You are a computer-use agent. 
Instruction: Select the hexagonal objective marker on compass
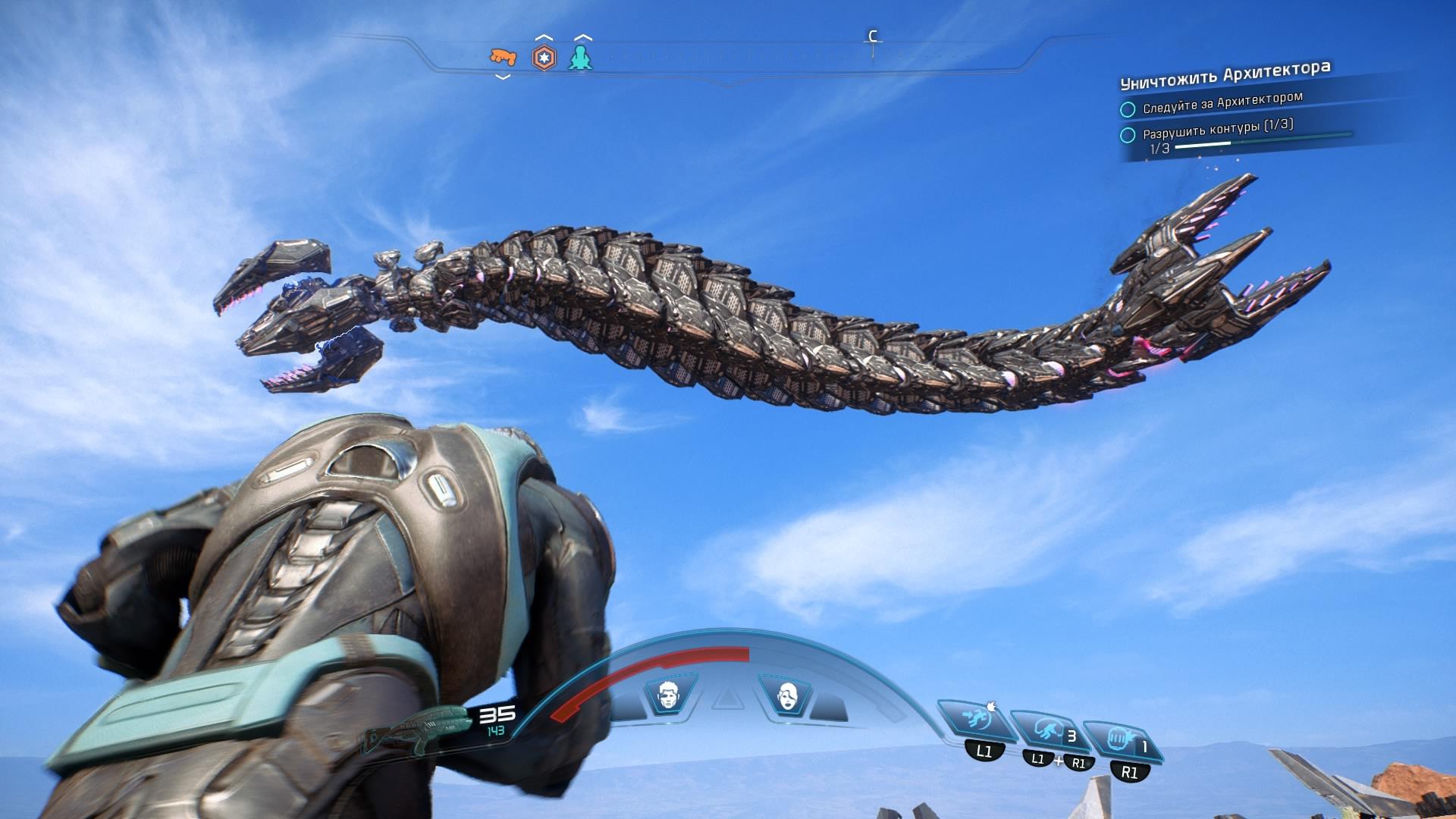543,58
